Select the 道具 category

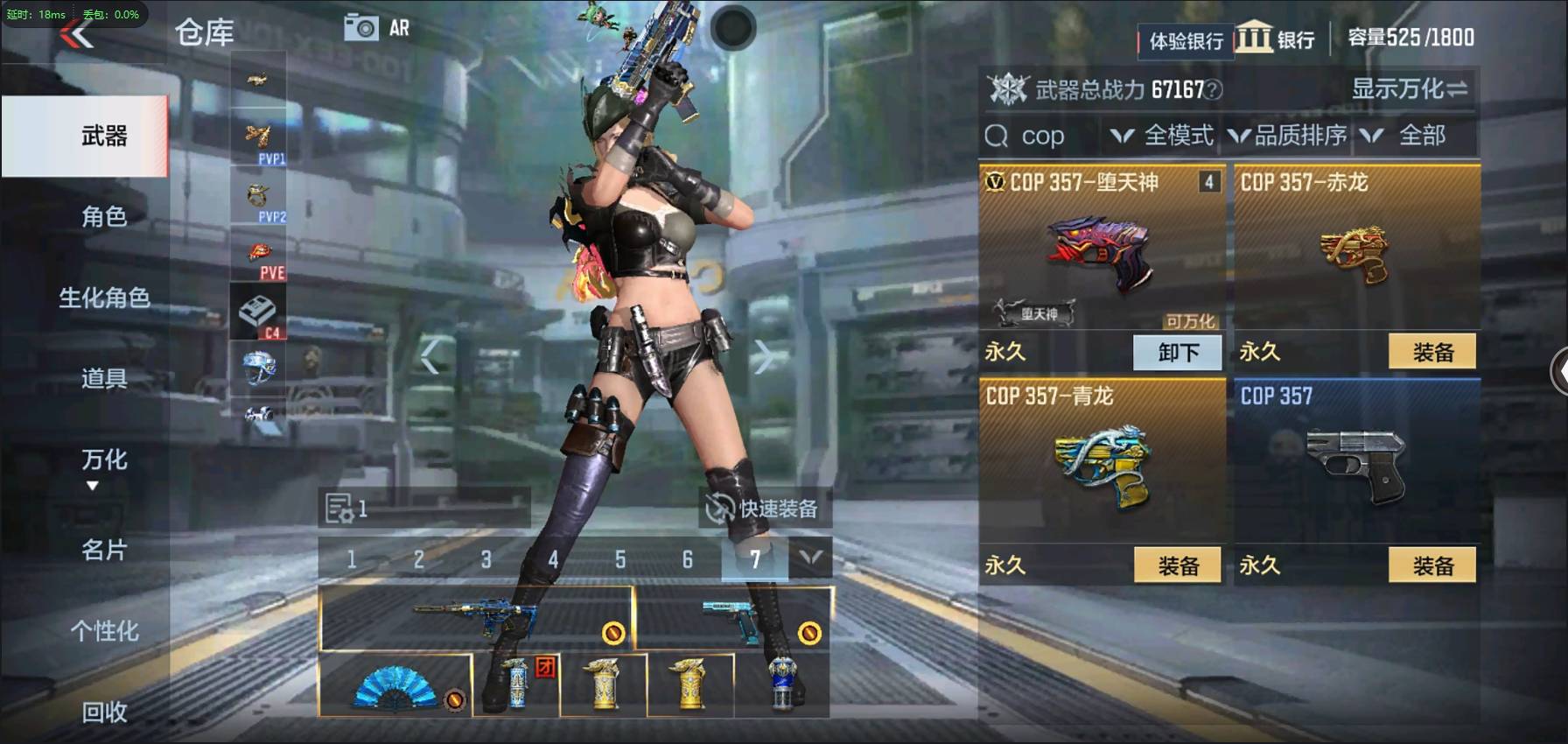tap(104, 378)
